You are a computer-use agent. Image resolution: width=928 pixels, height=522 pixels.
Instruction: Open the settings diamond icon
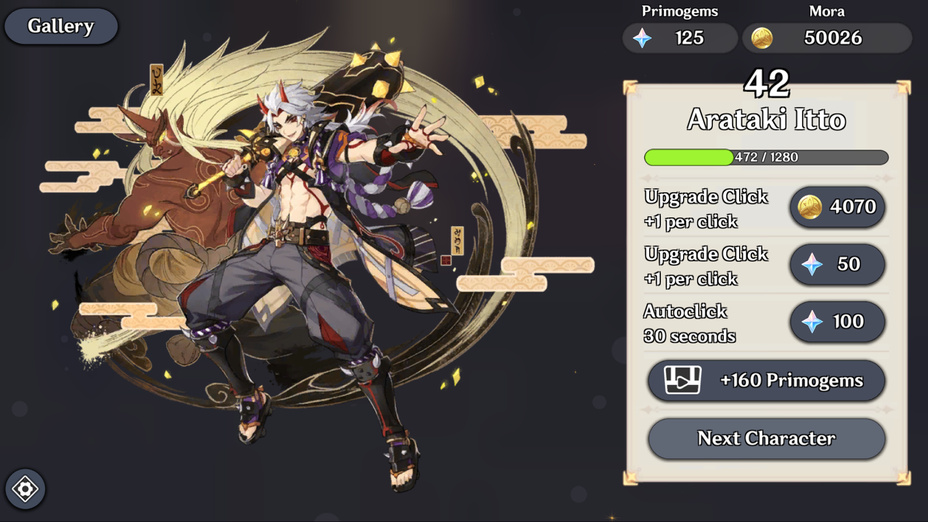[25, 489]
